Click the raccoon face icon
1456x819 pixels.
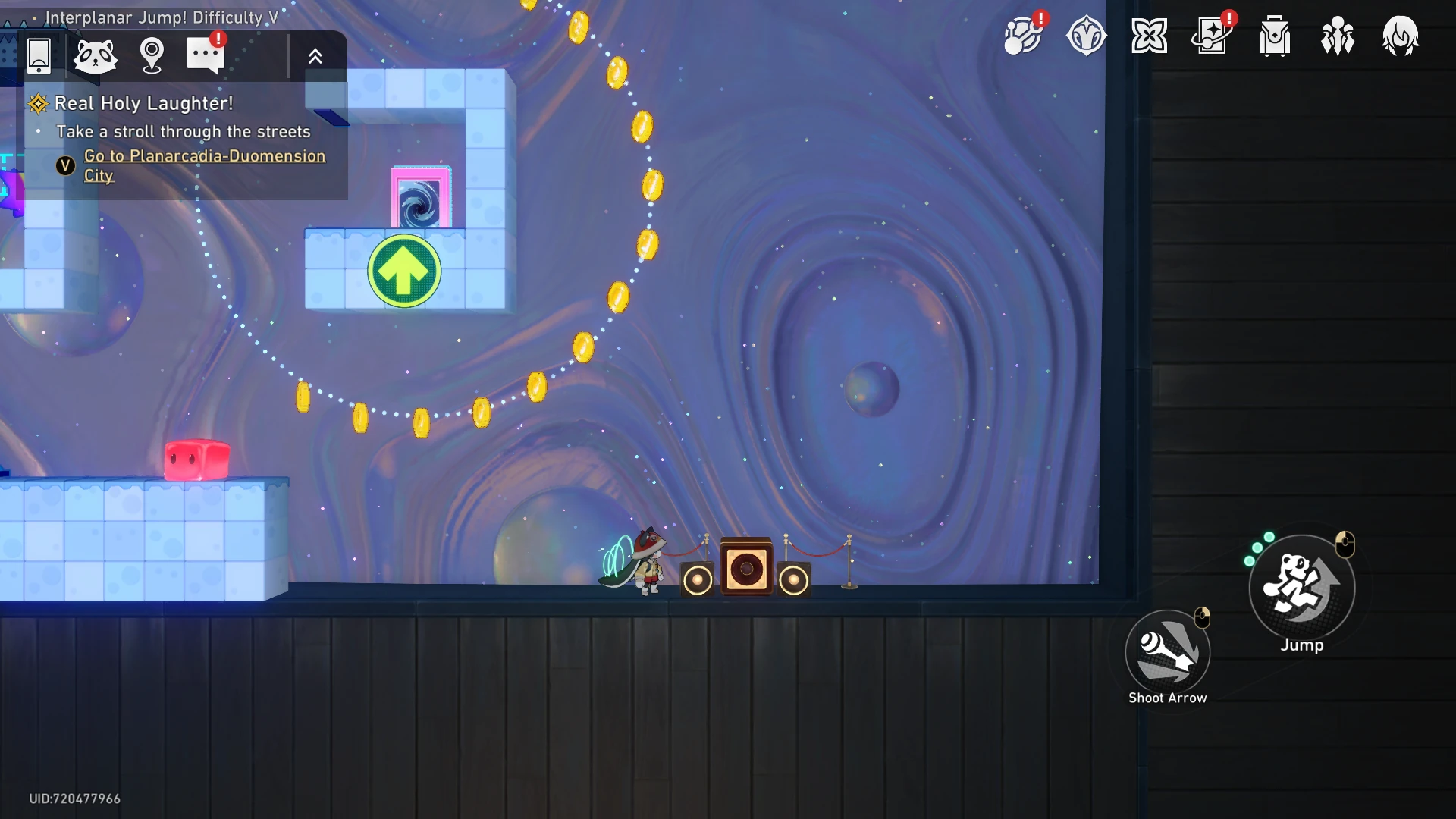click(96, 55)
